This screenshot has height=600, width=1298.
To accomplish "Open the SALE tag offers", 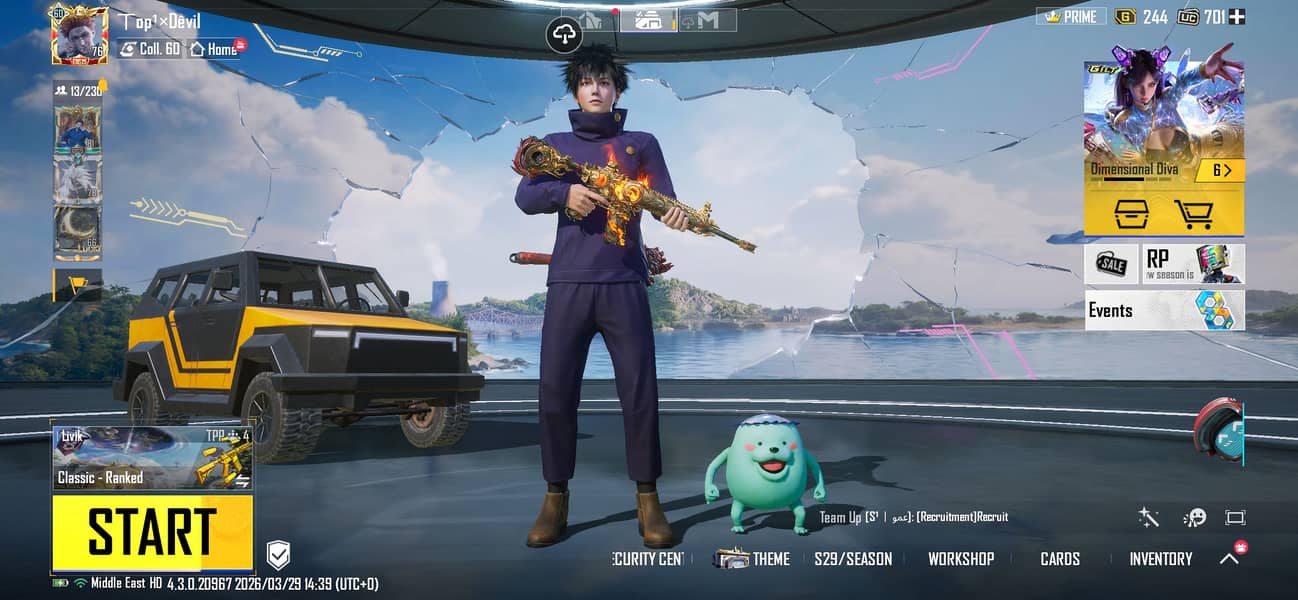I will [1111, 264].
